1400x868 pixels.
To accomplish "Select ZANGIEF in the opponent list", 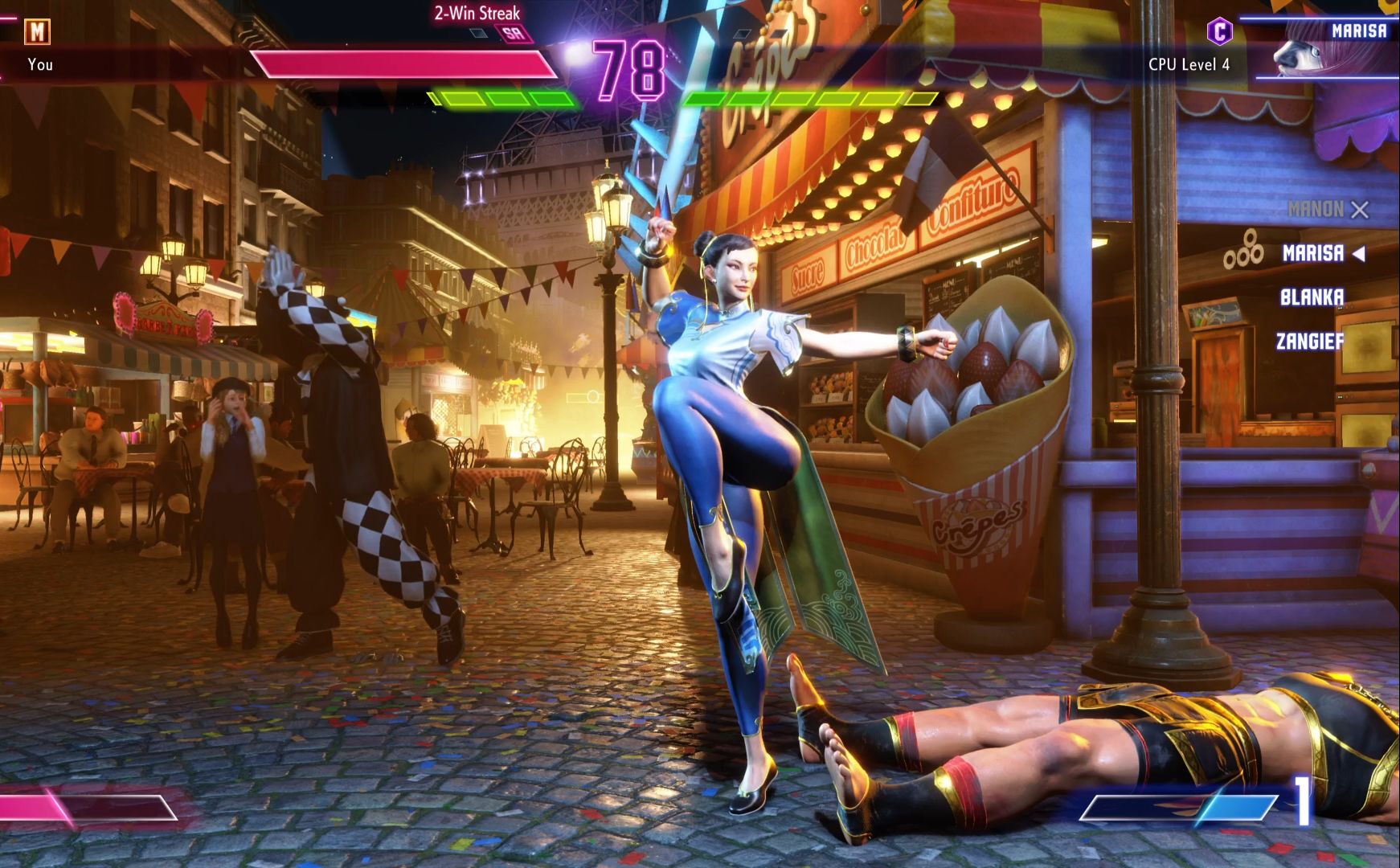I will [1310, 342].
